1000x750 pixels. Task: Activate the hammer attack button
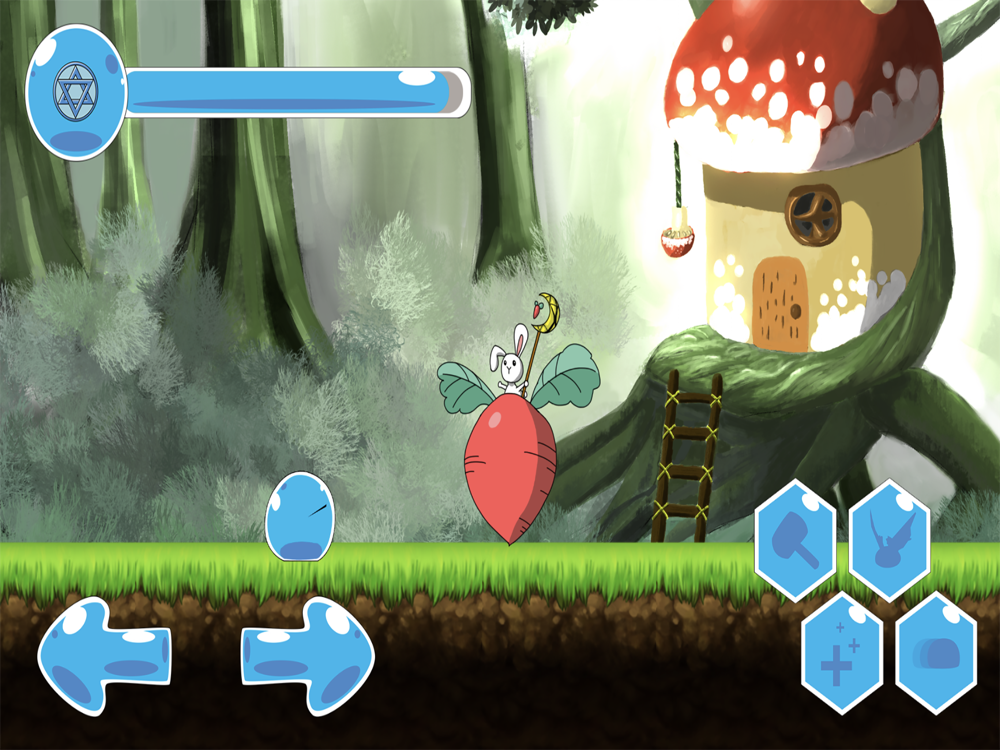[795, 540]
